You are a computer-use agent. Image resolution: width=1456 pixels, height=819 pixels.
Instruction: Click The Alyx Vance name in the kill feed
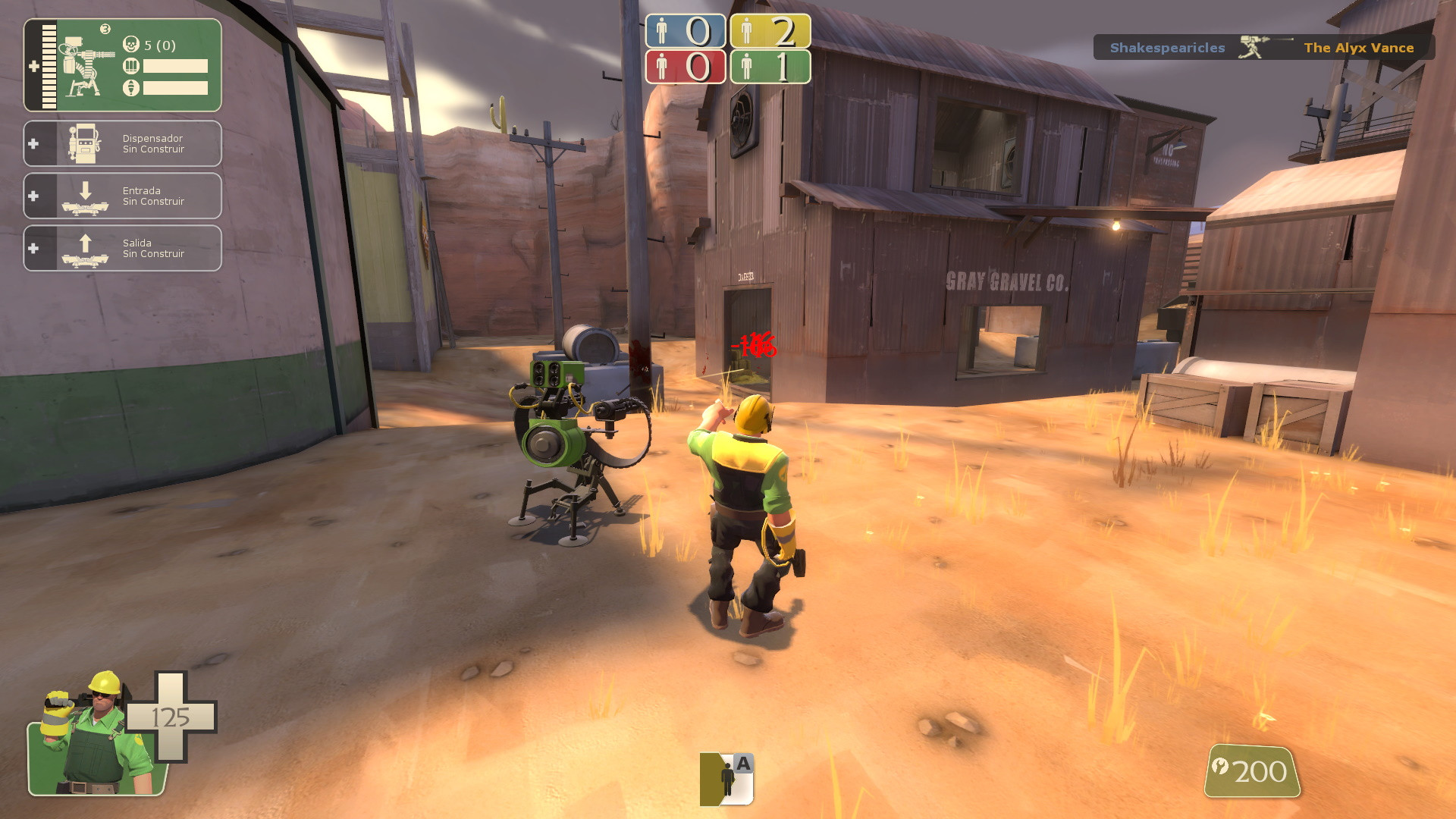click(1358, 49)
